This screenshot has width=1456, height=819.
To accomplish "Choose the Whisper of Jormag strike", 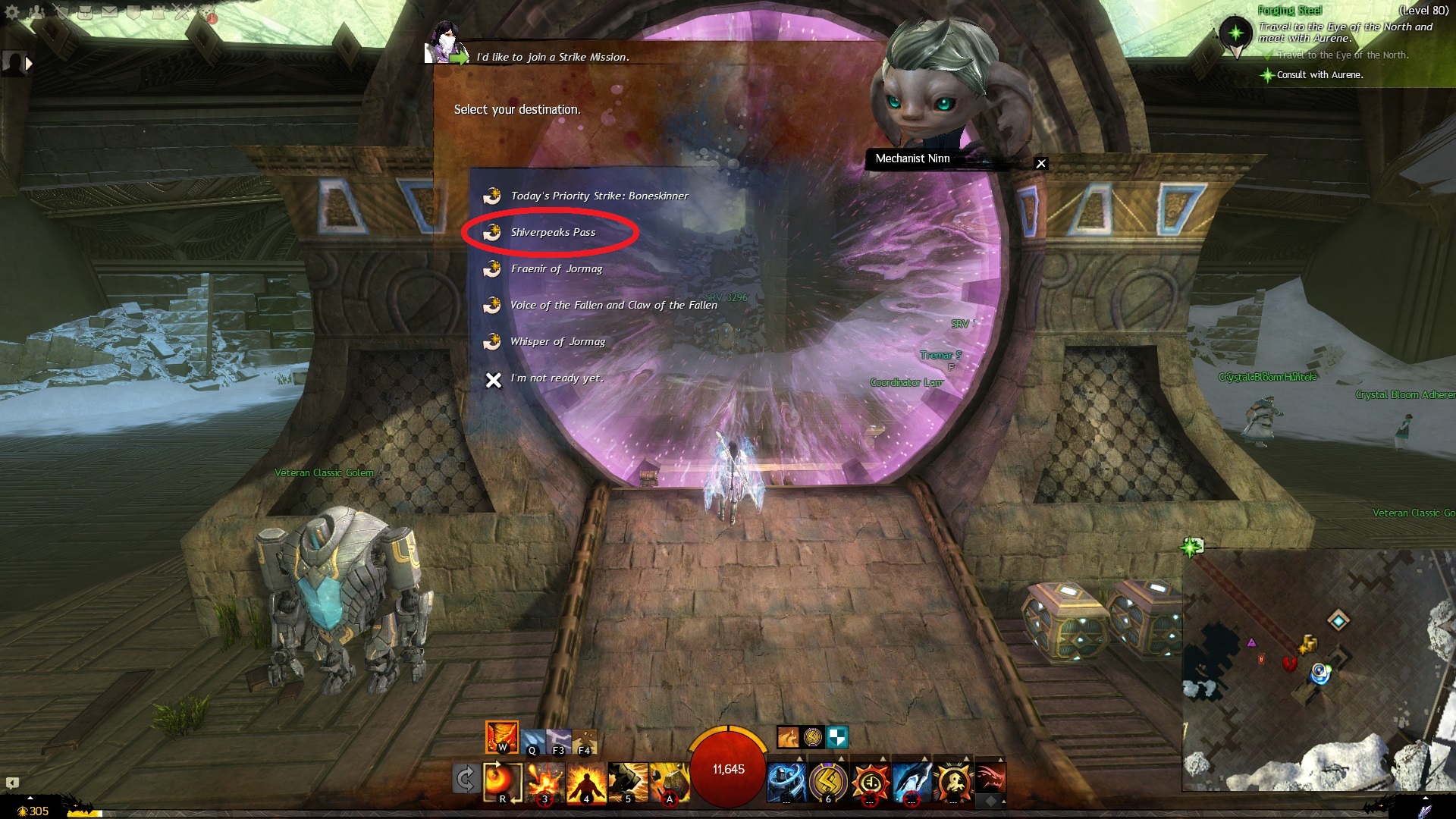I will 557,341.
